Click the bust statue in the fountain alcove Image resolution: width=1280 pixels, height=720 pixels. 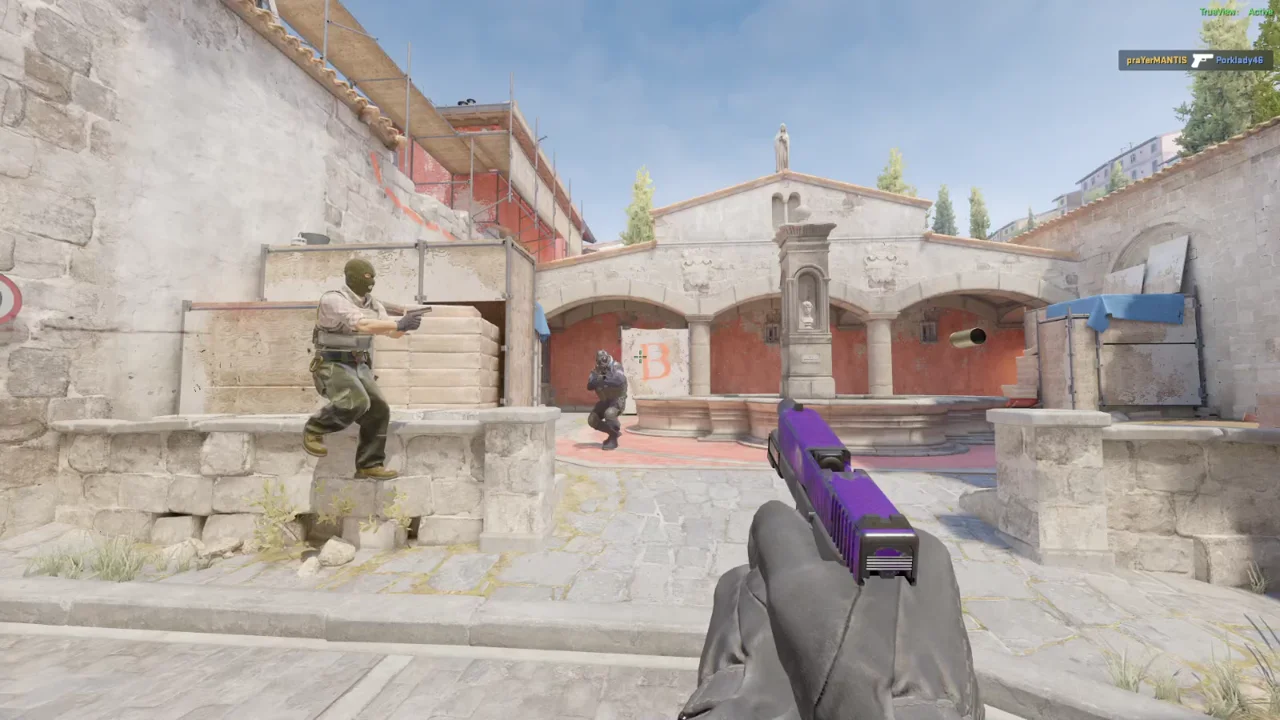[x=806, y=311]
